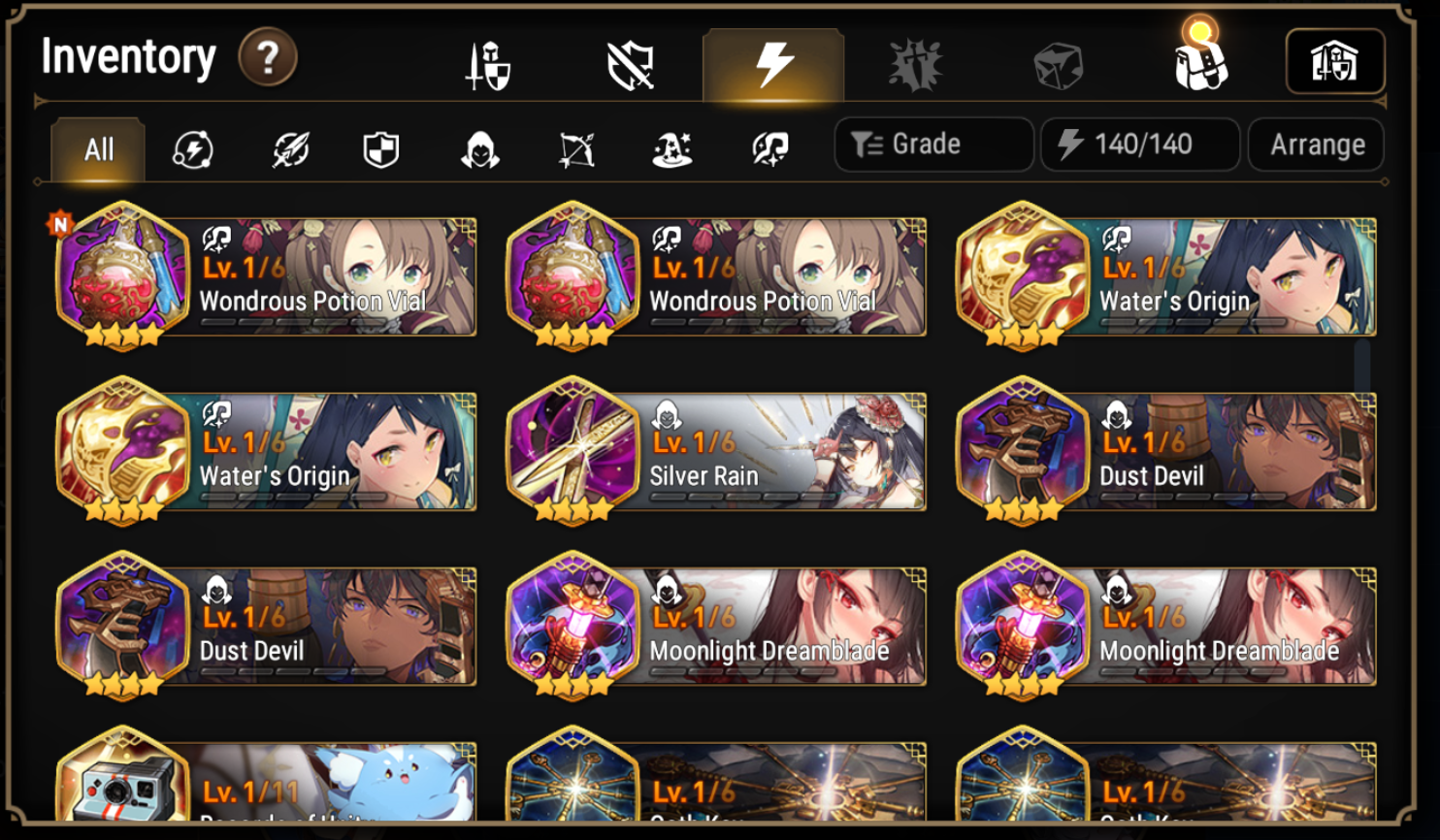Screen dimensions: 1440x840
Task: Switch to the Artifacts lightning tab
Action: click(772, 62)
